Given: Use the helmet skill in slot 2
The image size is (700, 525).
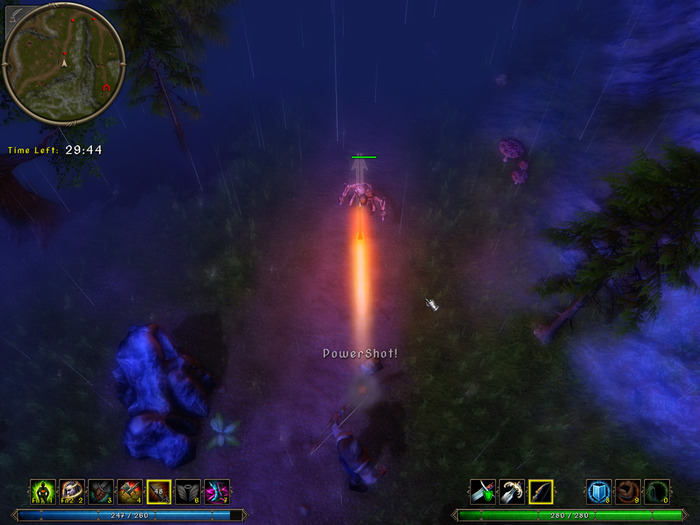Looking at the screenshot, I should 71,491.
